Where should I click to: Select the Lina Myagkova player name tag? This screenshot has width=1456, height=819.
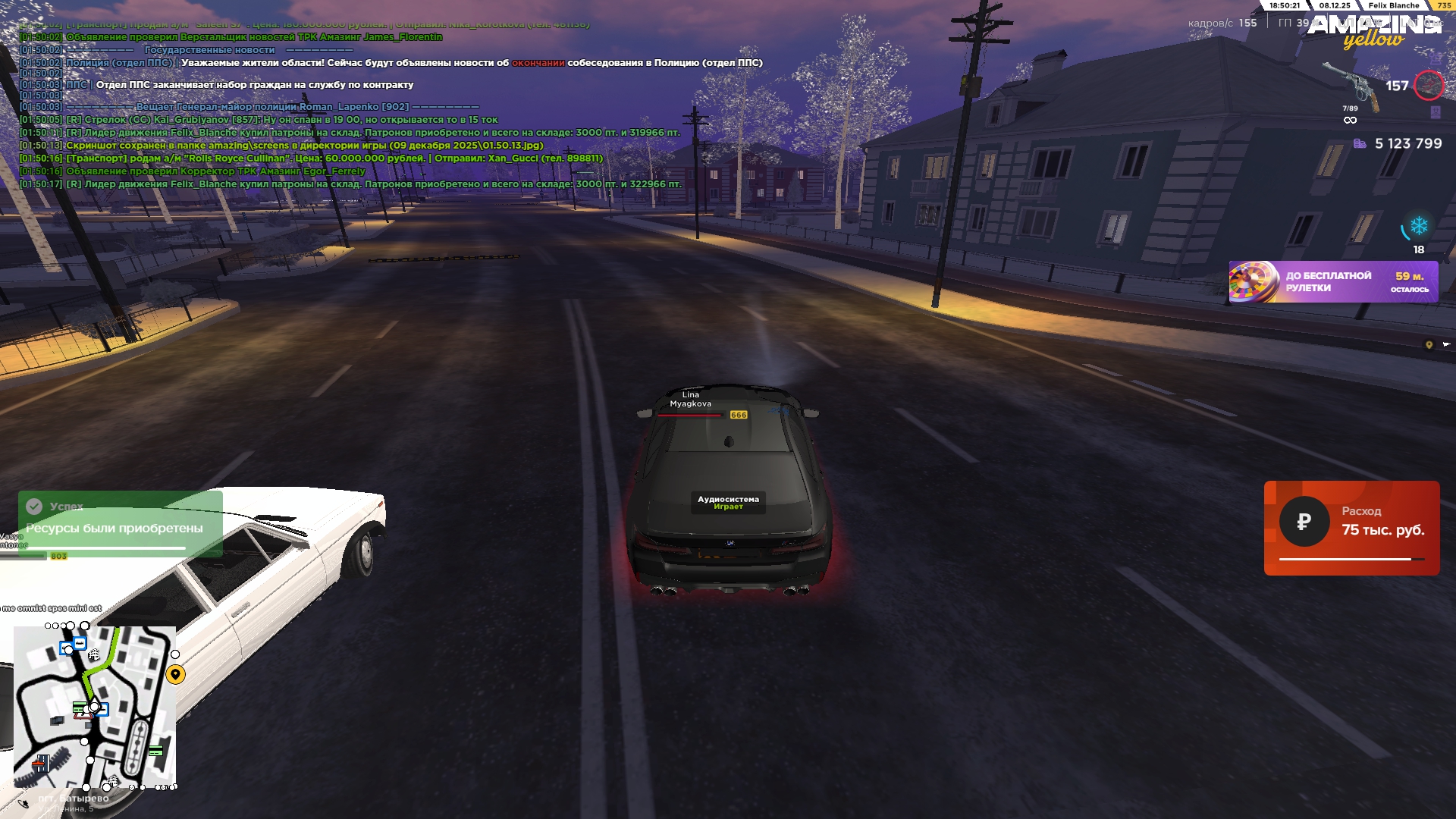click(690, 399)
